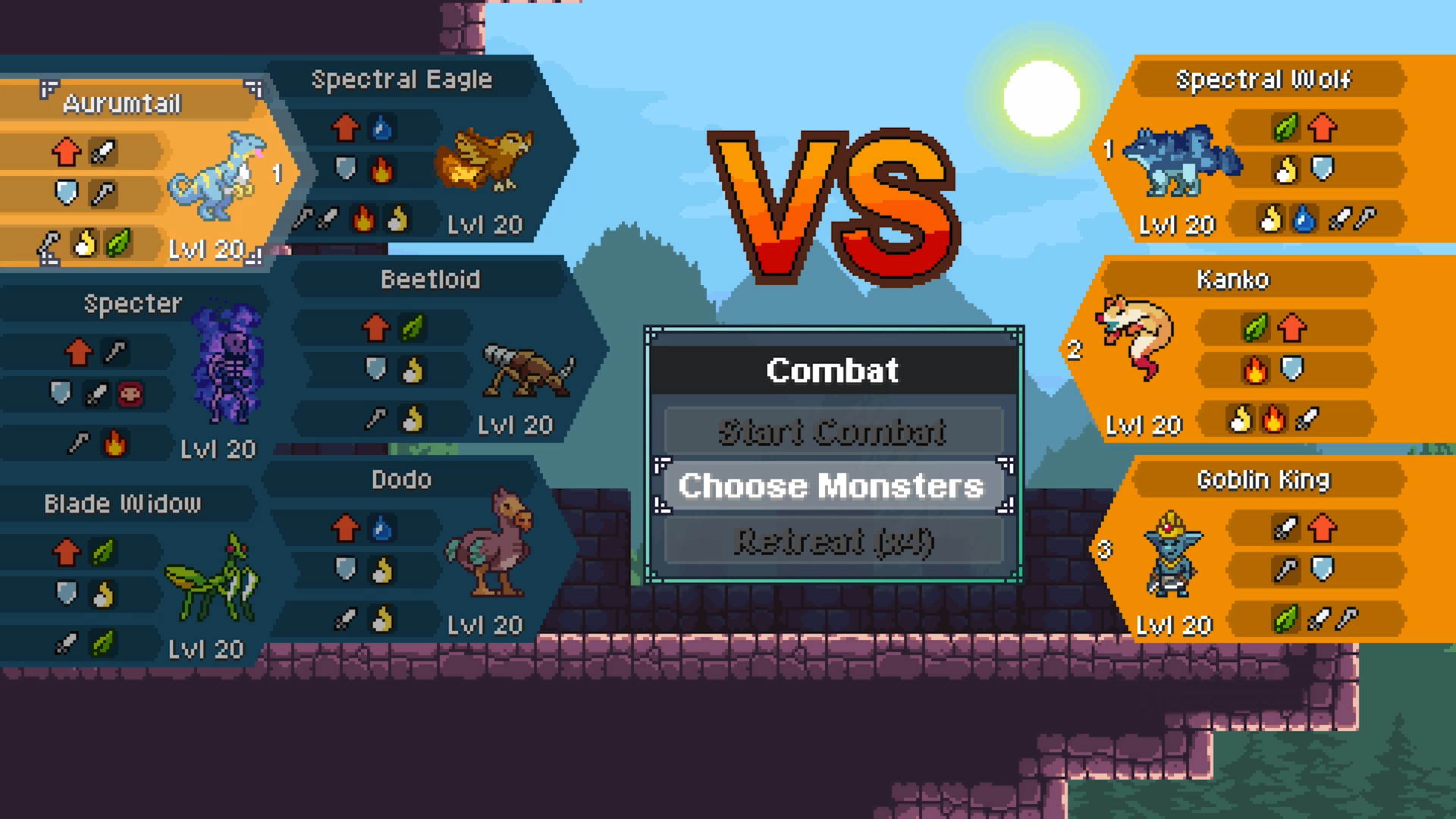Click the Start Combat option

(832, 431)
